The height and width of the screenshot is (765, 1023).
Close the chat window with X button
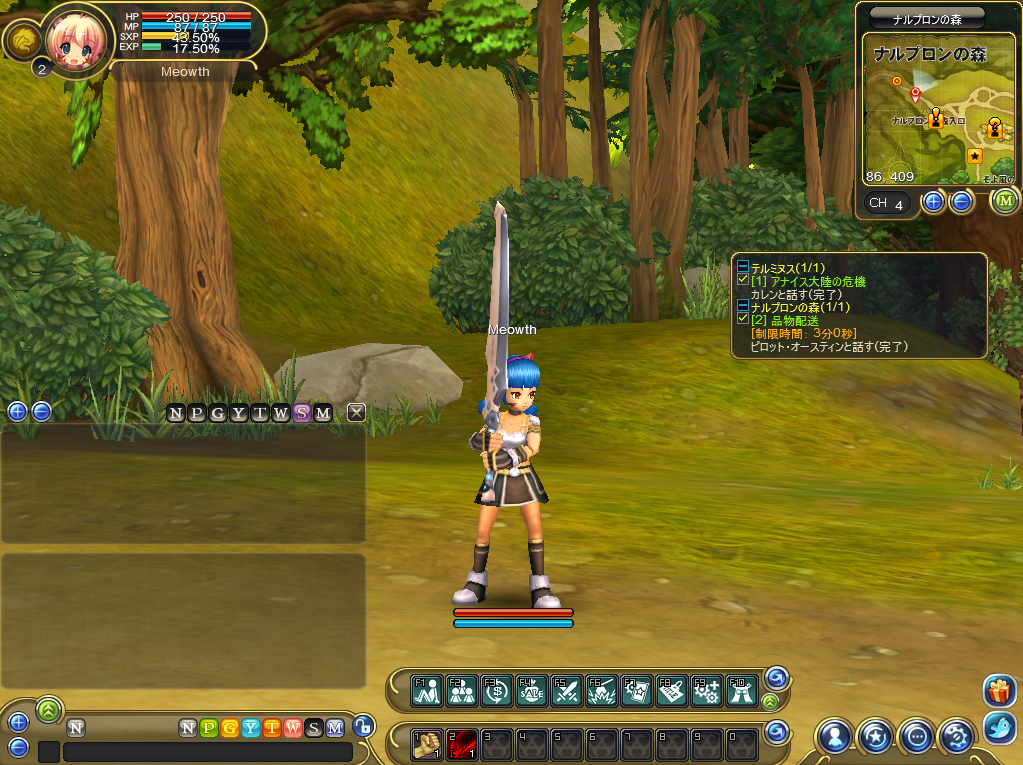pos(356,412)
